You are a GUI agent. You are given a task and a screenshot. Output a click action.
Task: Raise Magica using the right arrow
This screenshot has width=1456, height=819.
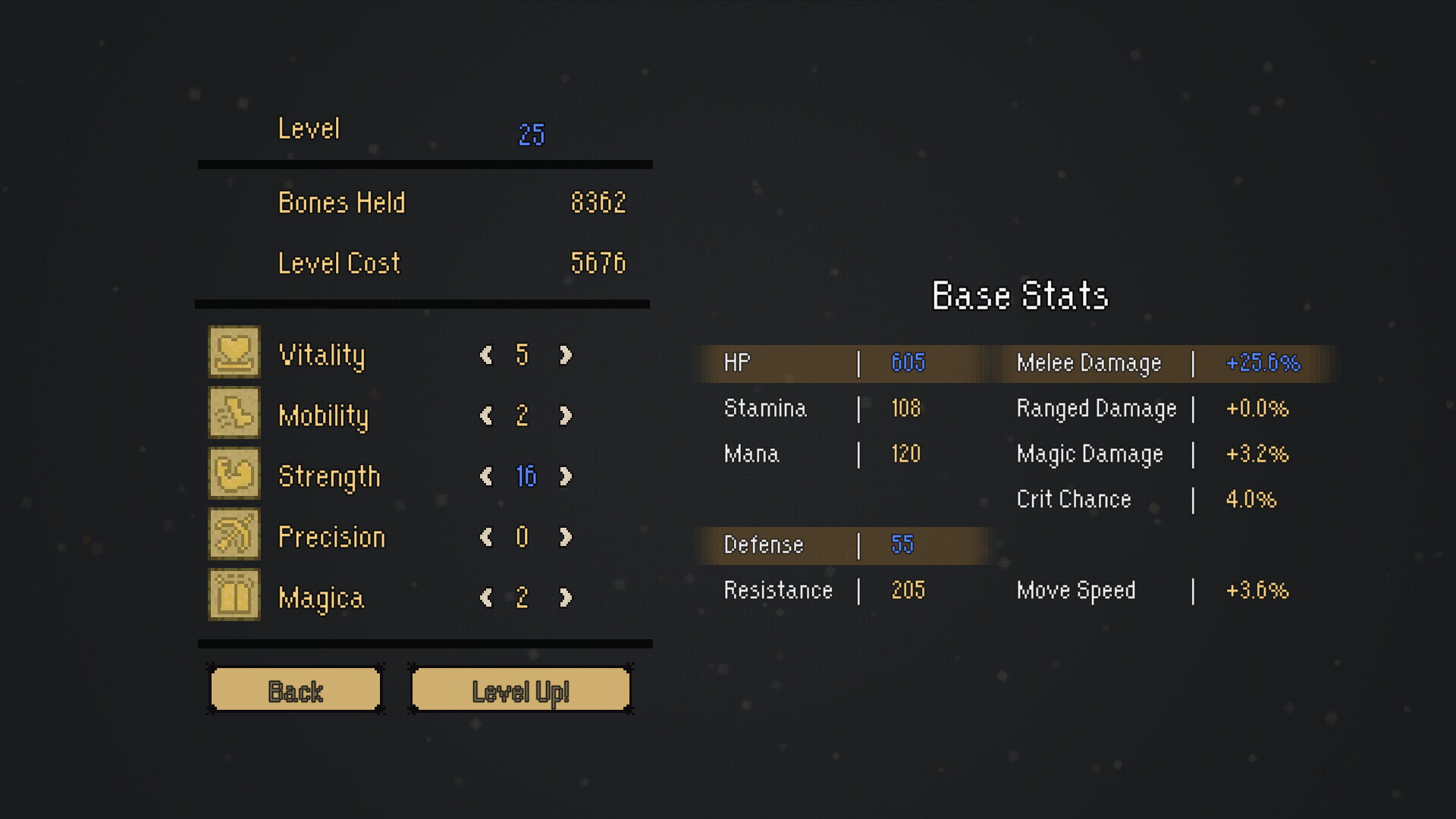(x=566, y=598)
